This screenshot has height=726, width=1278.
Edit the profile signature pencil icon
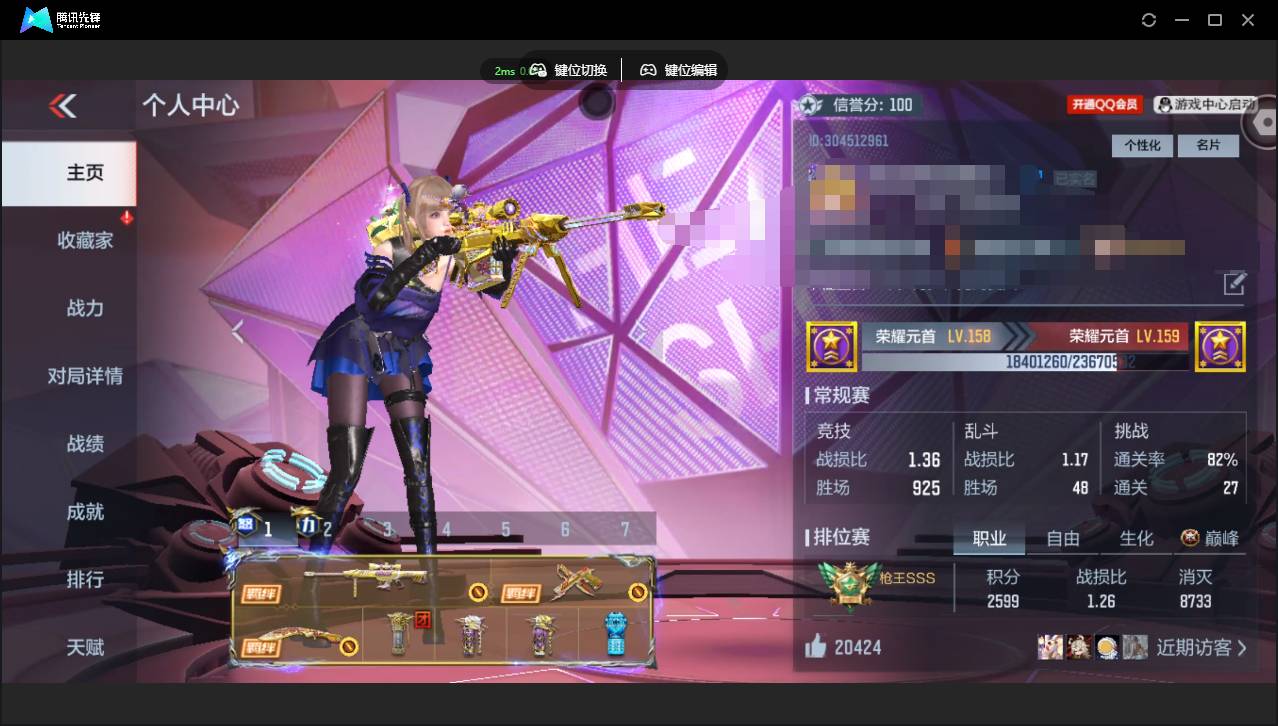tap(1235, 284)
